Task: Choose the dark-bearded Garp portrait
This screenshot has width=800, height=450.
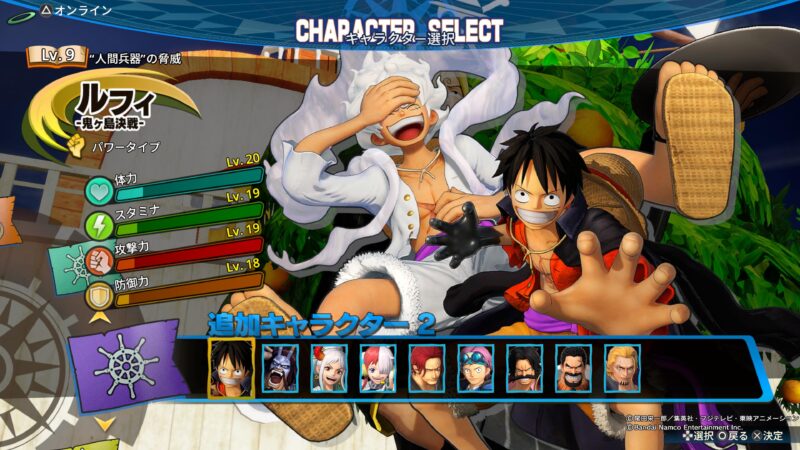Action: point(574,369)
